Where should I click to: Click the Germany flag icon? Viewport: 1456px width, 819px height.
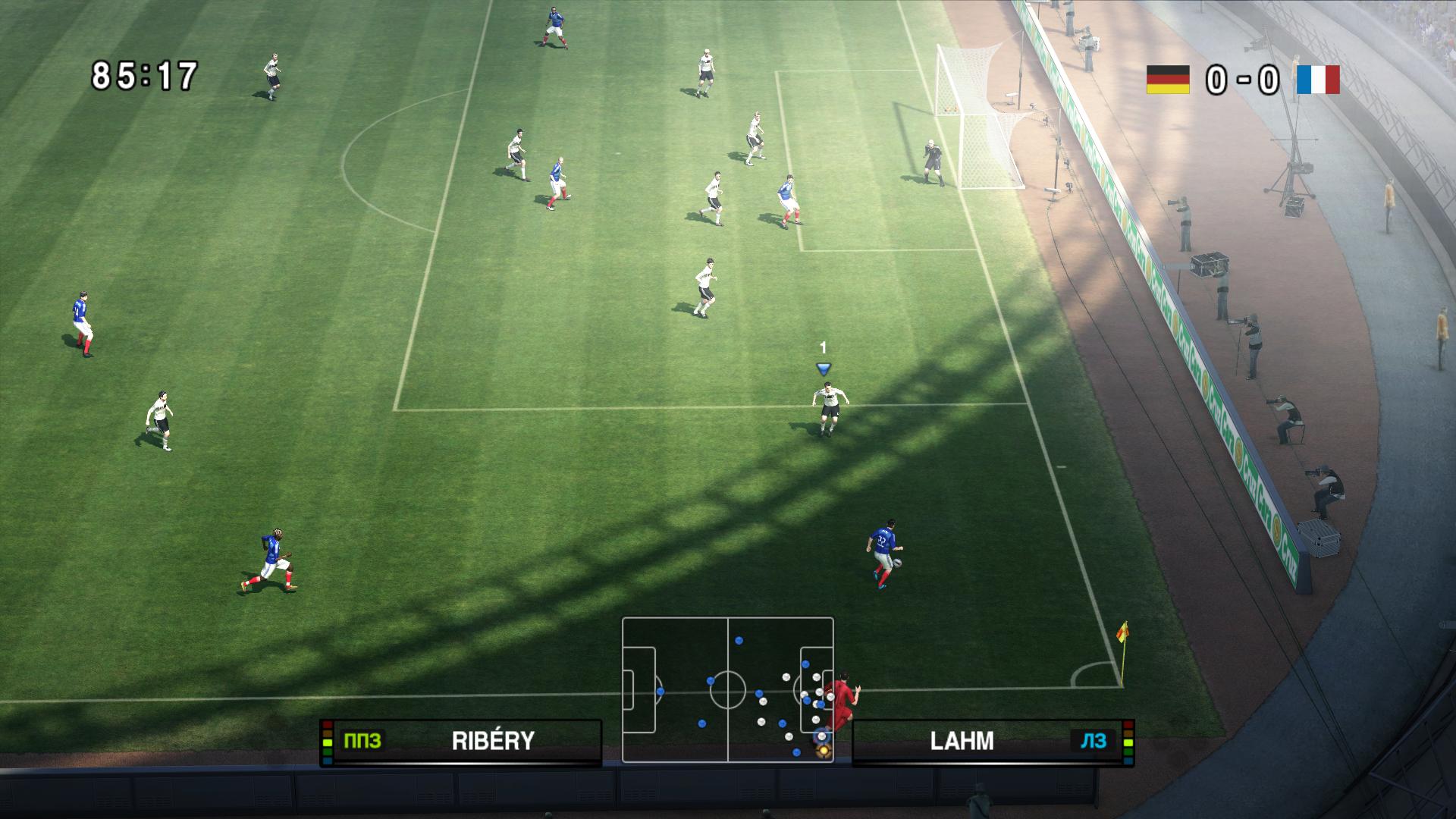[x=1167, y=80]
